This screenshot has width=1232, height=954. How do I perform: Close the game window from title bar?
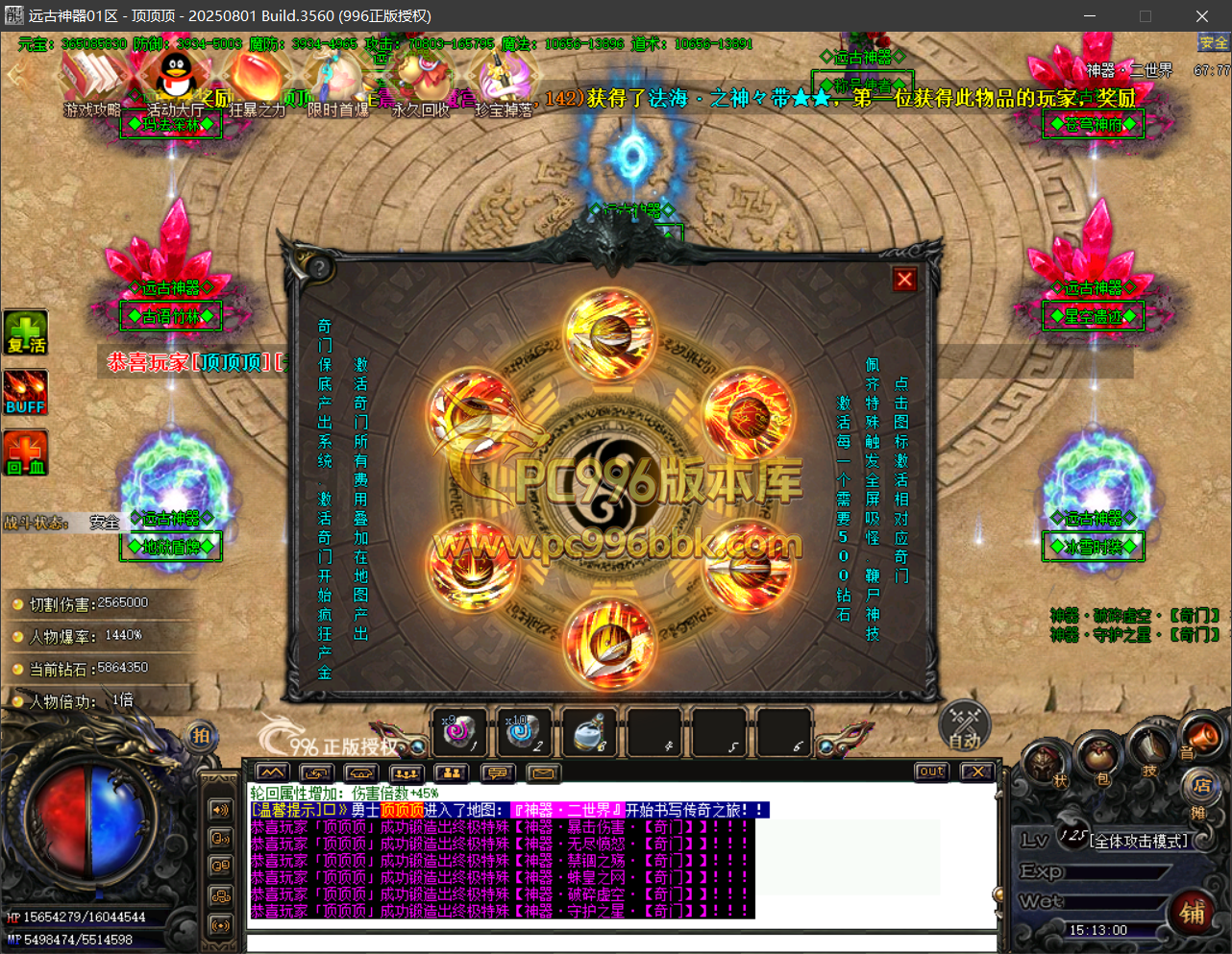[1201, 16]
